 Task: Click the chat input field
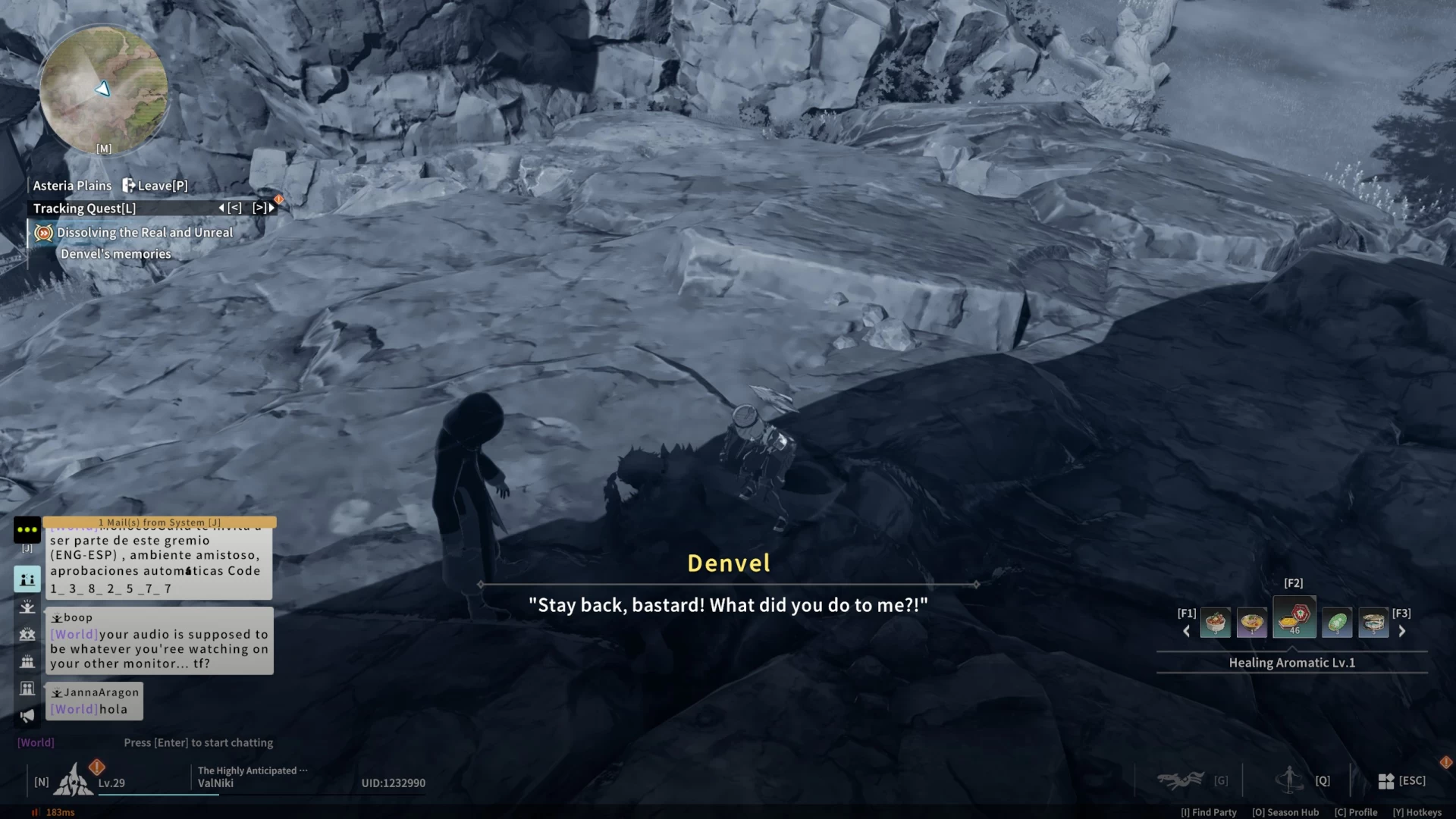point(198,743)
